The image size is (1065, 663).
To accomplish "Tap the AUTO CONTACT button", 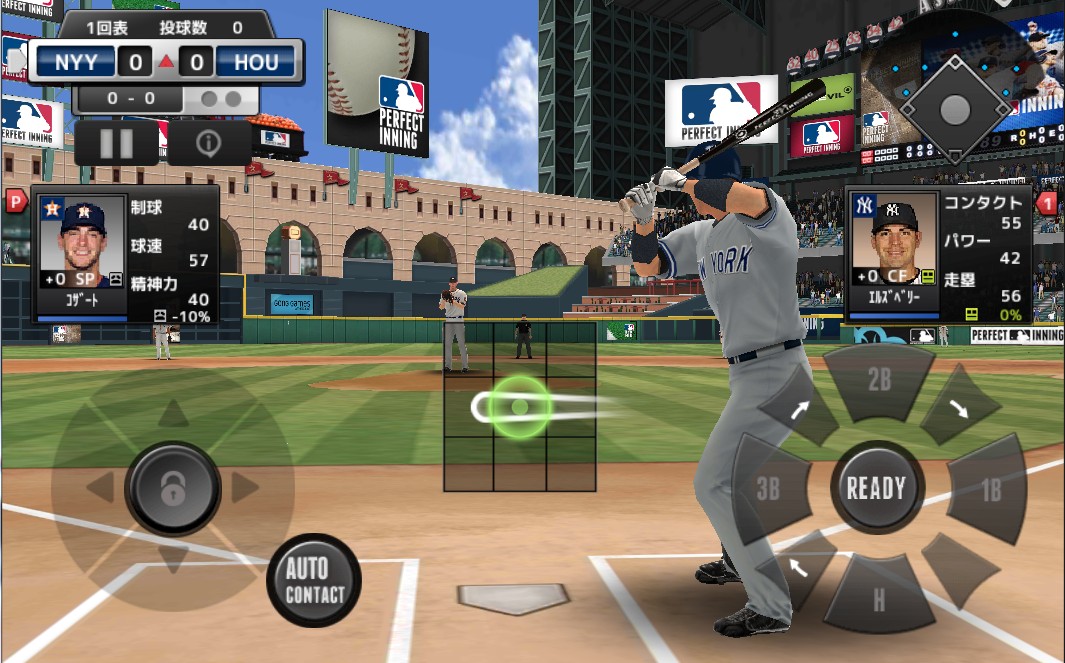I will (x=314, y=580).
